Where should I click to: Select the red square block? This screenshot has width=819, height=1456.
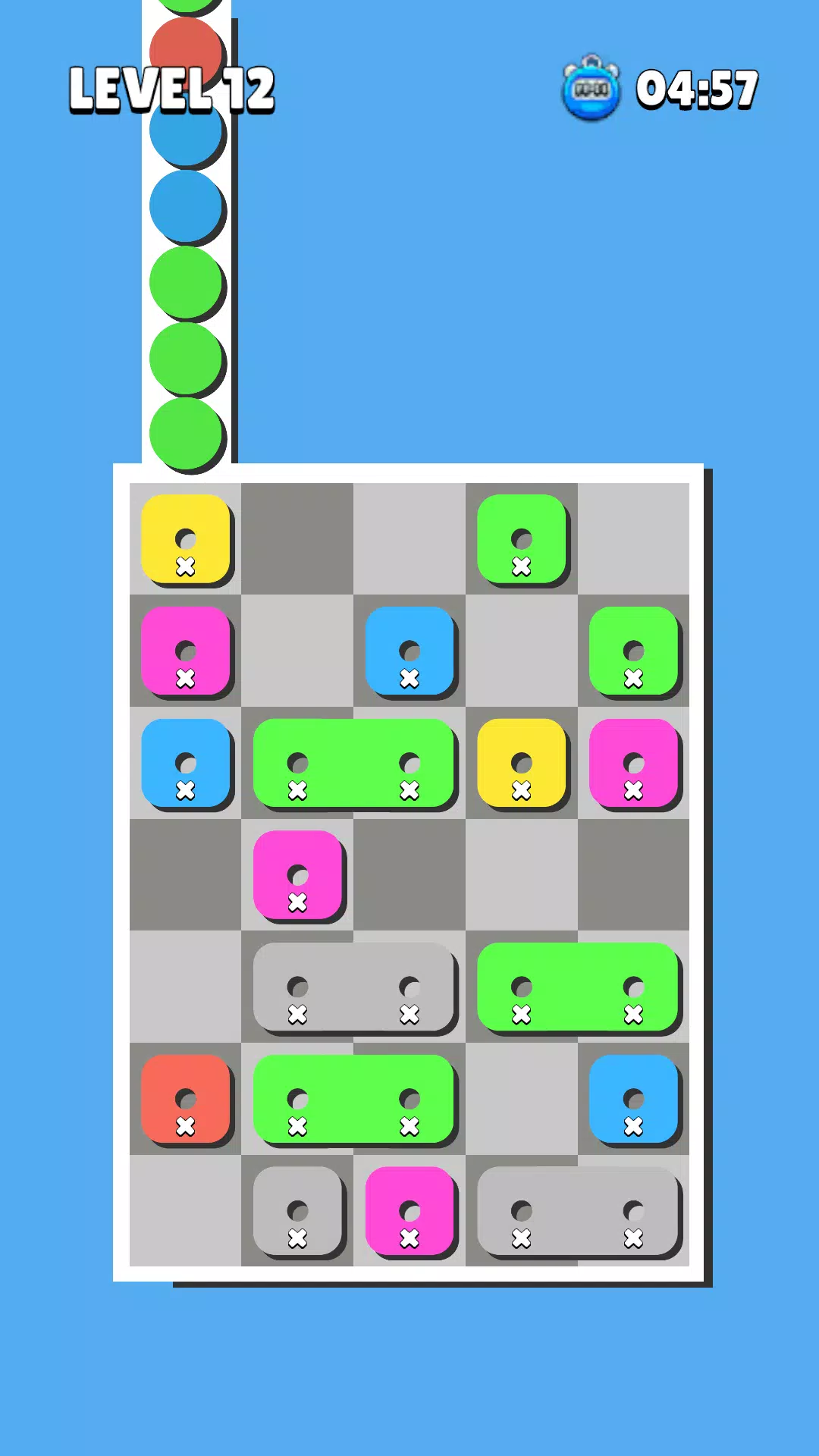tap(186, 1099)
